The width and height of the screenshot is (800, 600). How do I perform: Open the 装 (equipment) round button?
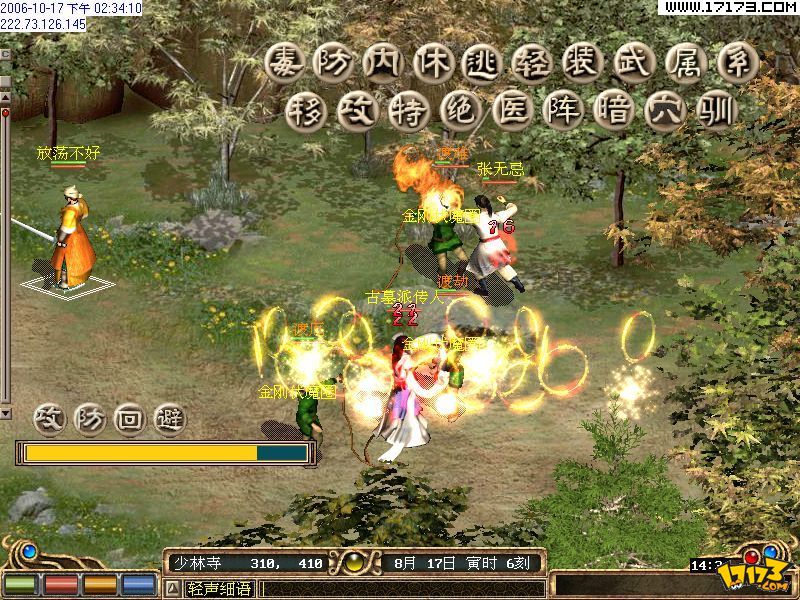click(581, 62)
